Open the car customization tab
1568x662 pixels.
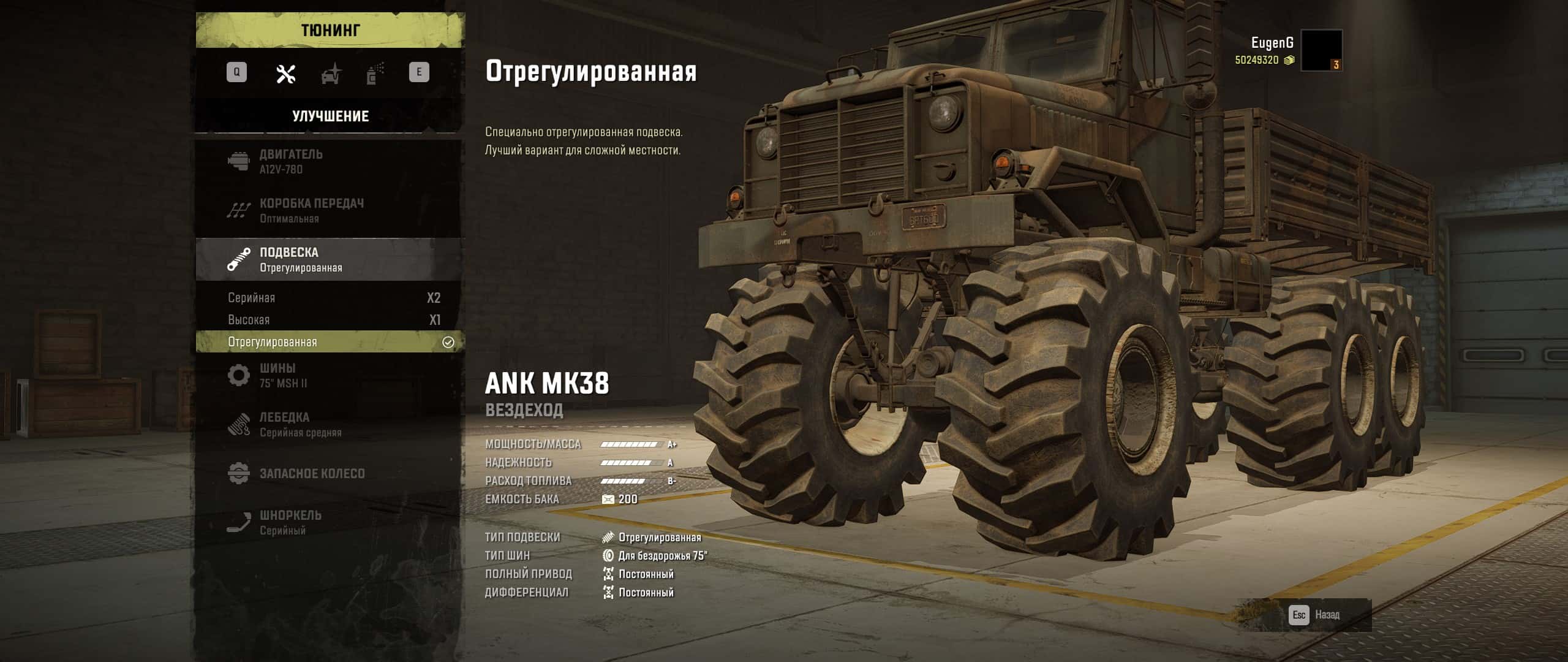(x=331, y=75)
